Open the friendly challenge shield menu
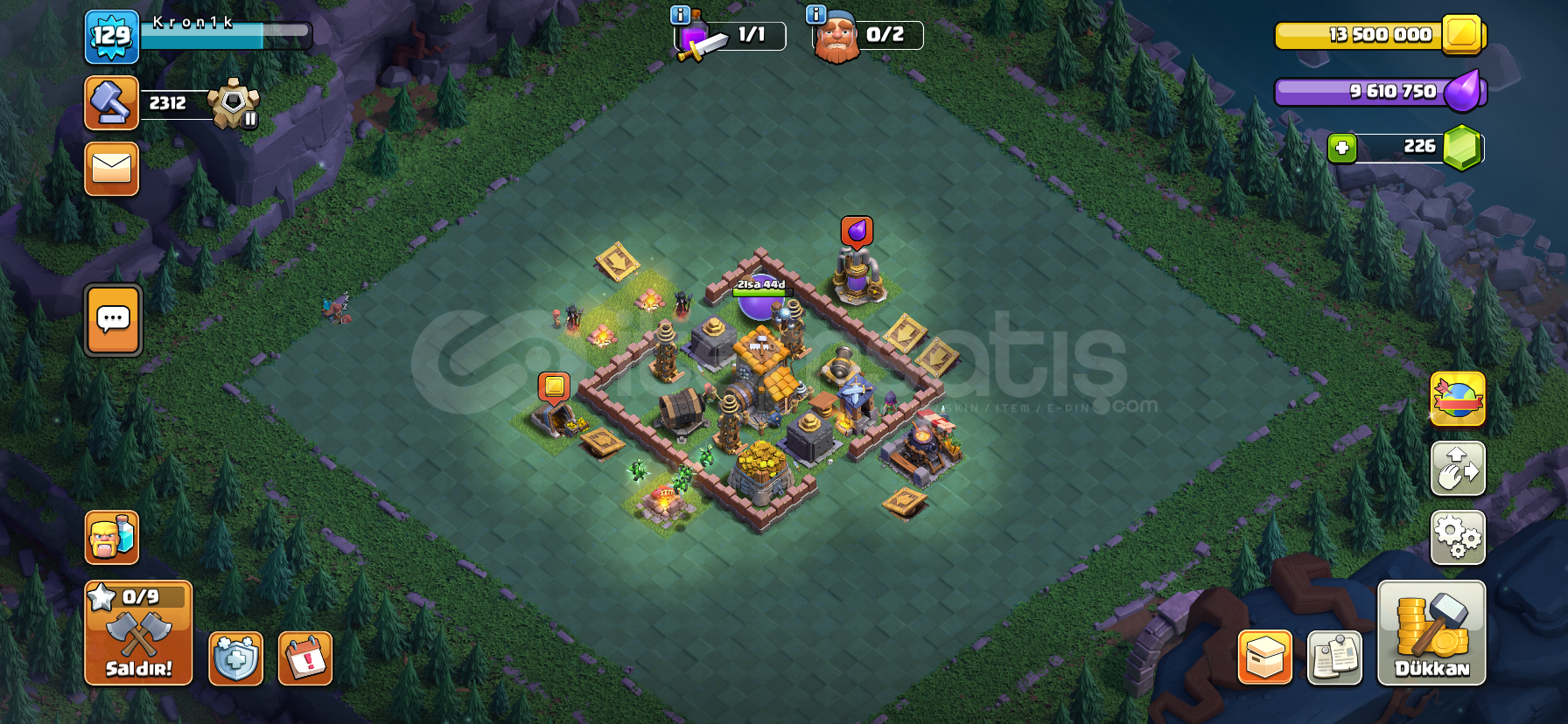1568x724 pixels. pyautogui.click(x=234, y=660)
